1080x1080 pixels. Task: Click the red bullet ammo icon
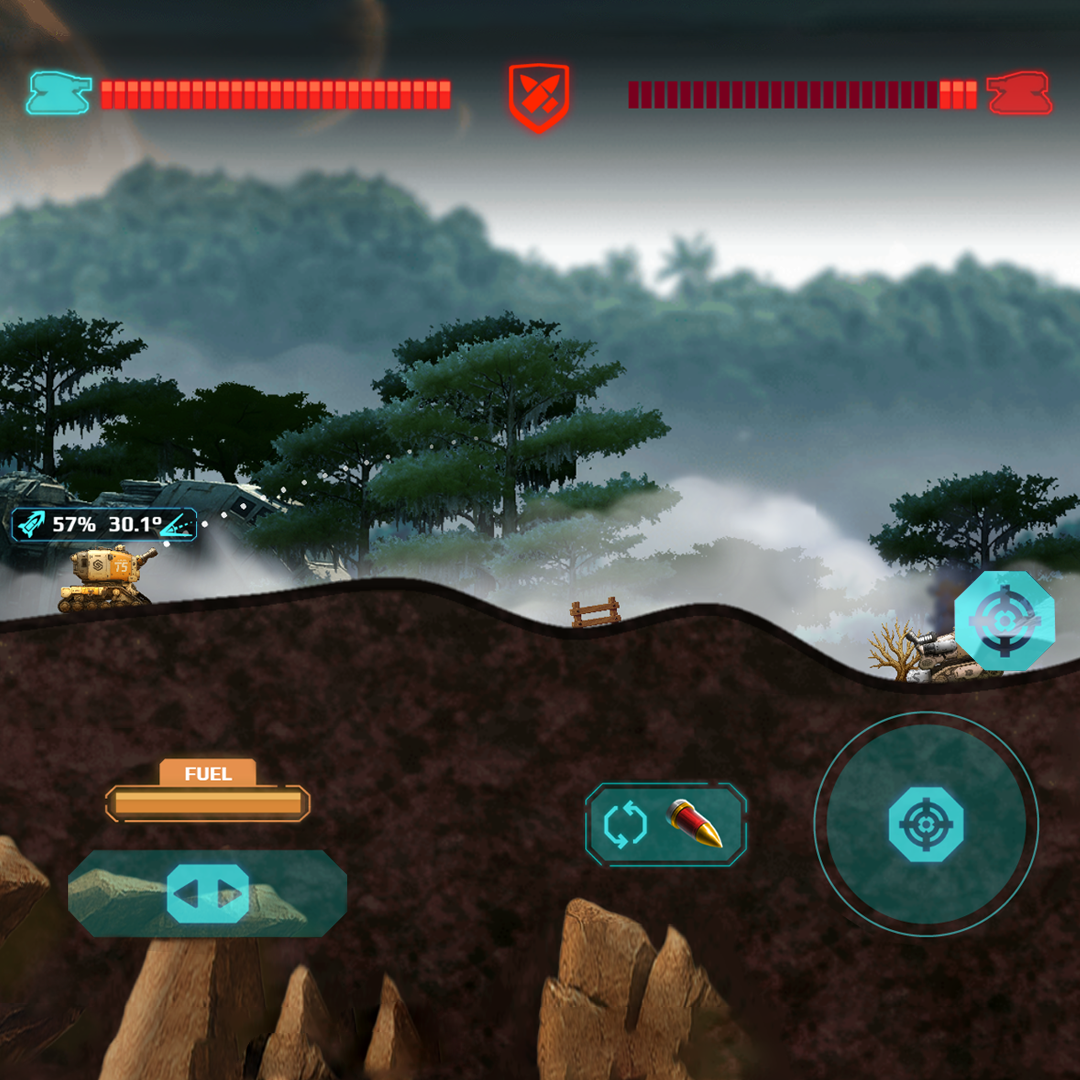click(x=695, y=824)
